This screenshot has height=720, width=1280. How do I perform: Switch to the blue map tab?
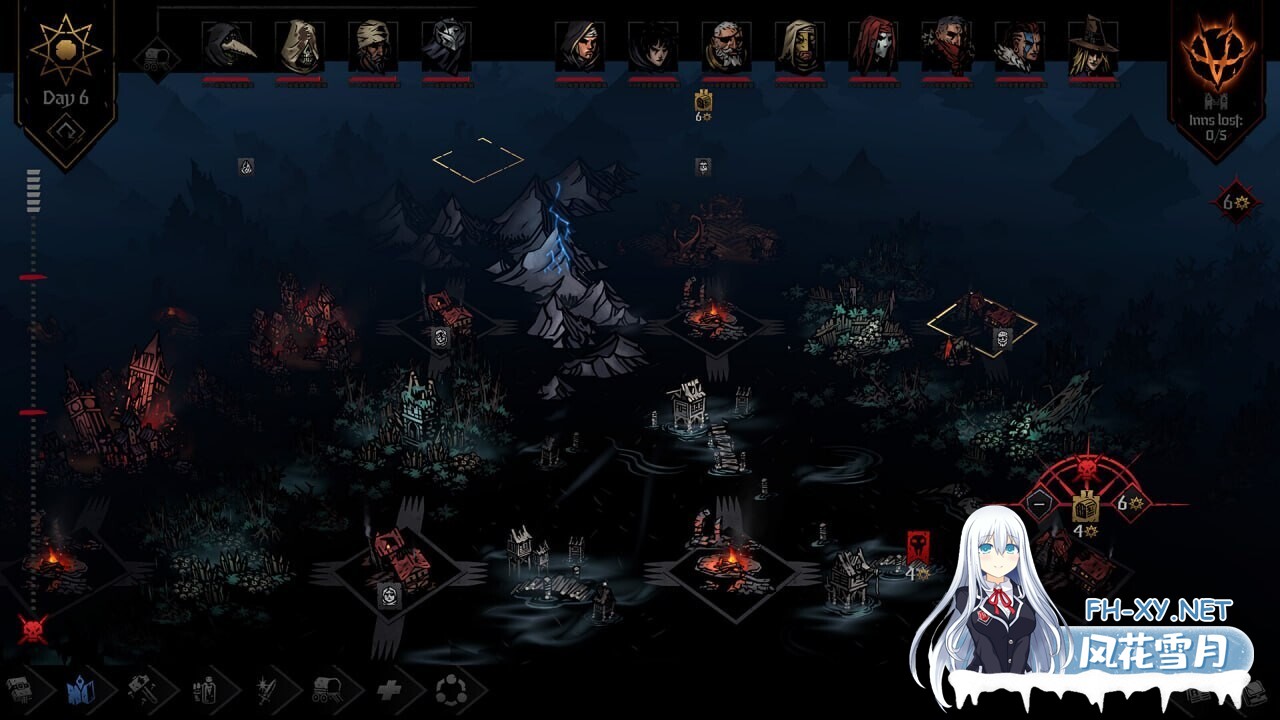[78, 688]
